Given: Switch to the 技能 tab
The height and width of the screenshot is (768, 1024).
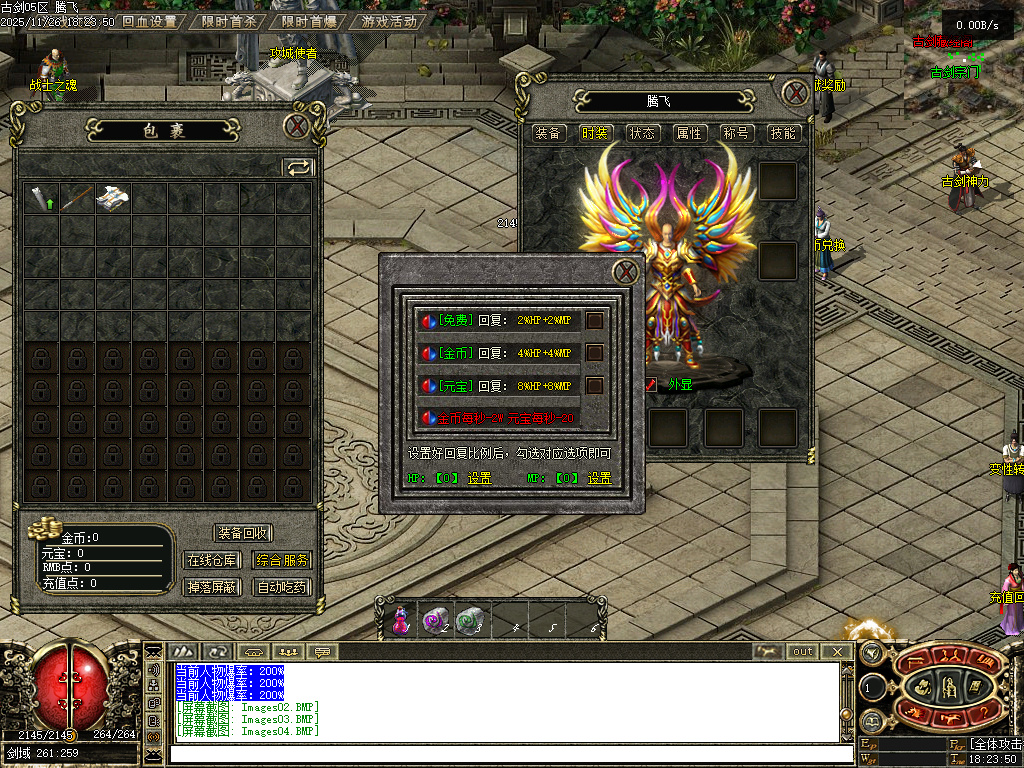Looking at the screenshot, I should [x=783, y=133].
